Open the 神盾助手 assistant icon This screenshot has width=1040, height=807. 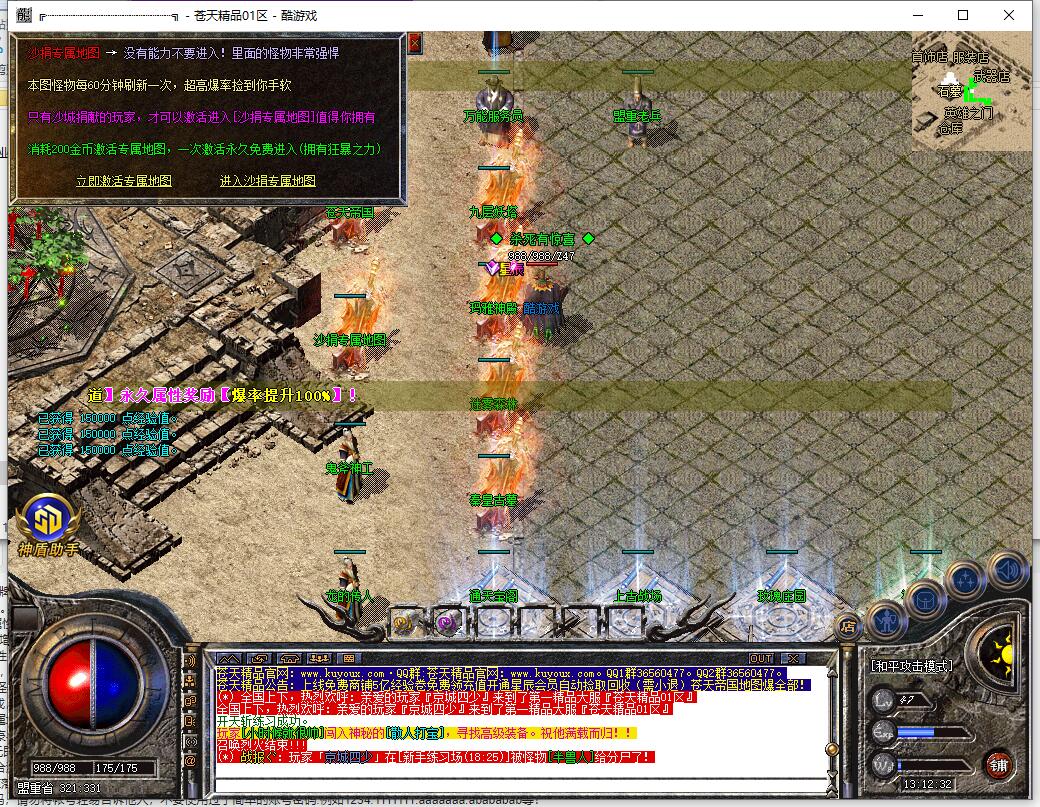coord(48,521)
